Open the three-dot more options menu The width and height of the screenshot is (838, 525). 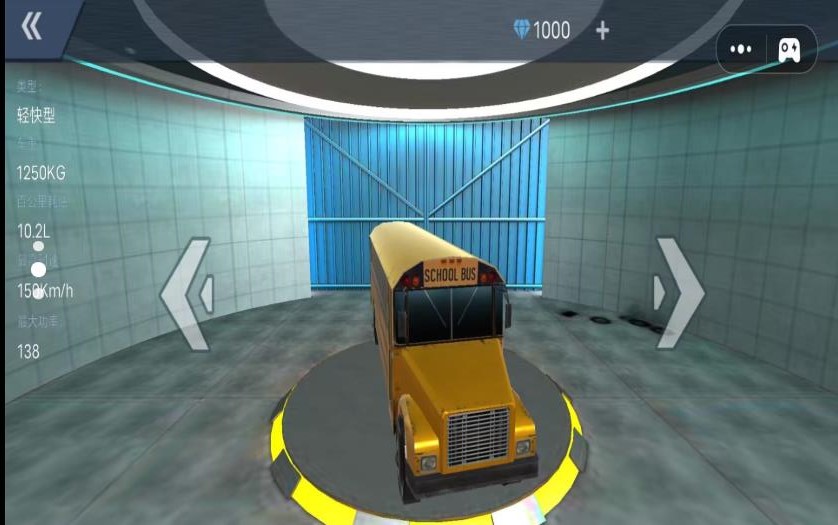point(741,49)
